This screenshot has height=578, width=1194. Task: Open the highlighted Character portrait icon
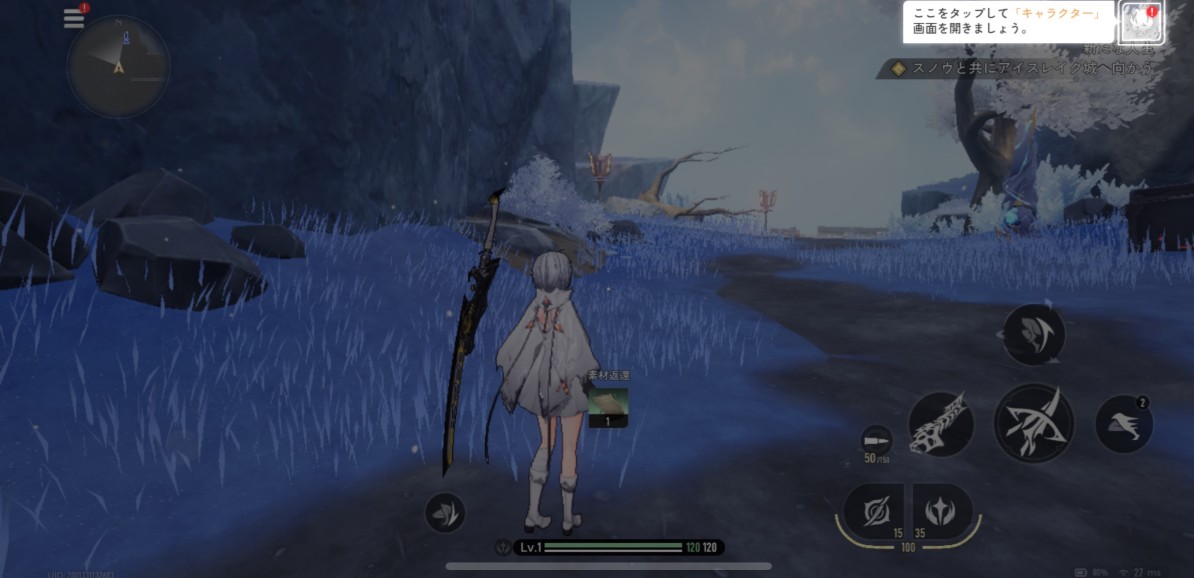(x=1139, y=22)
